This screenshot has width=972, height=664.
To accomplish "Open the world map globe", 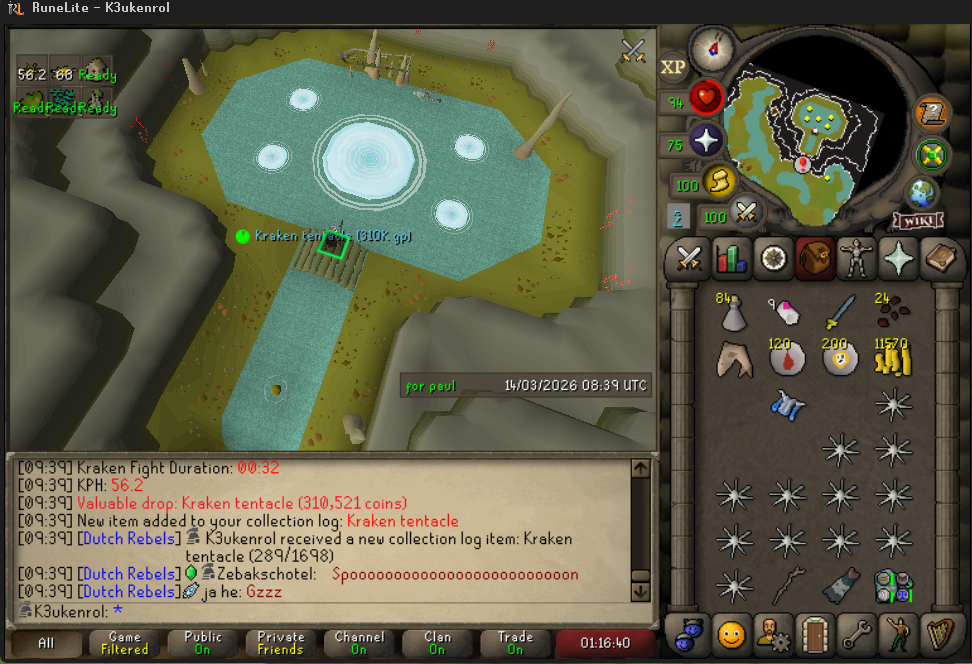I will 921,192.
